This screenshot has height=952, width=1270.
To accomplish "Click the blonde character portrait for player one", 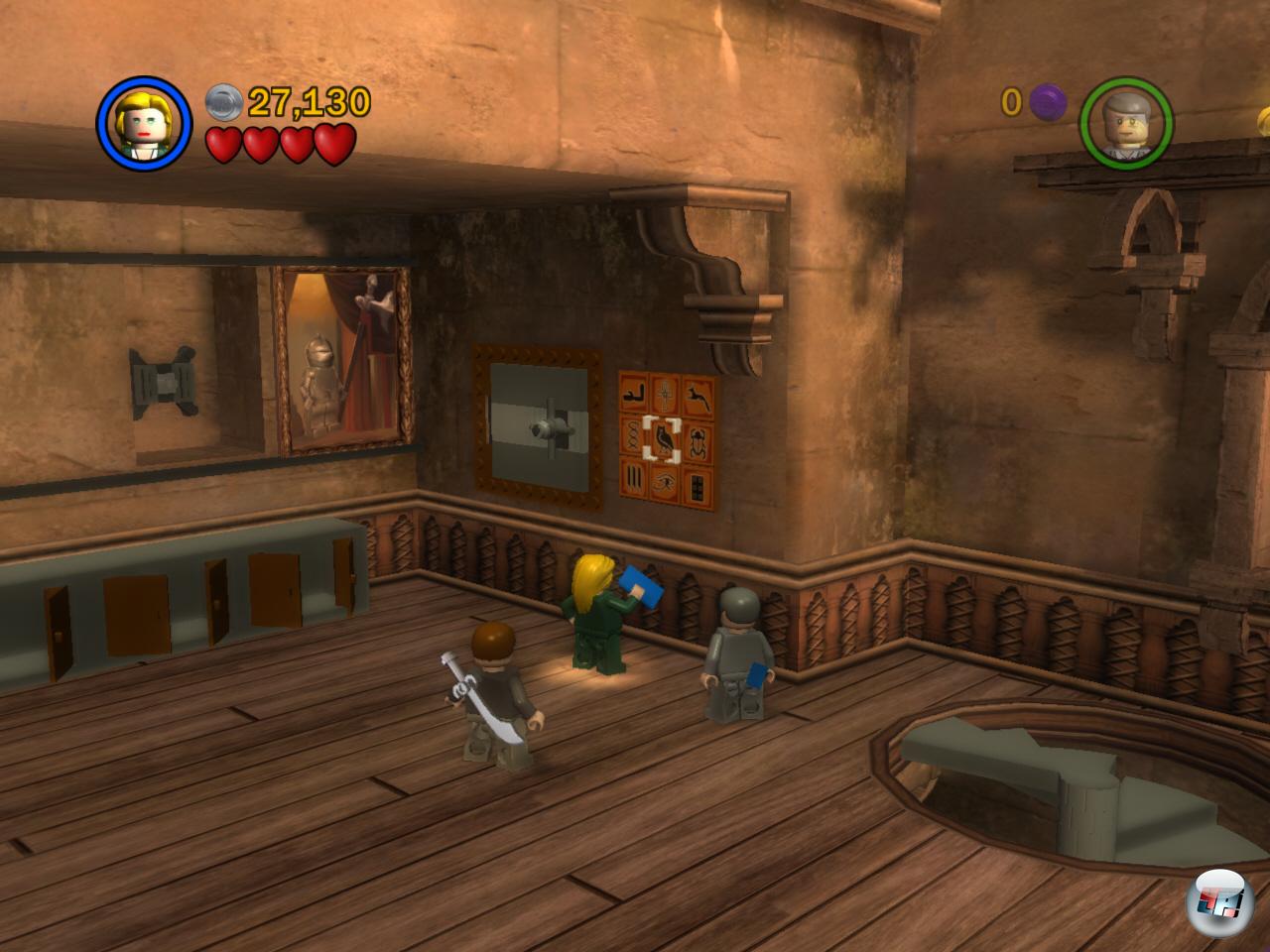I will point(143,124).
